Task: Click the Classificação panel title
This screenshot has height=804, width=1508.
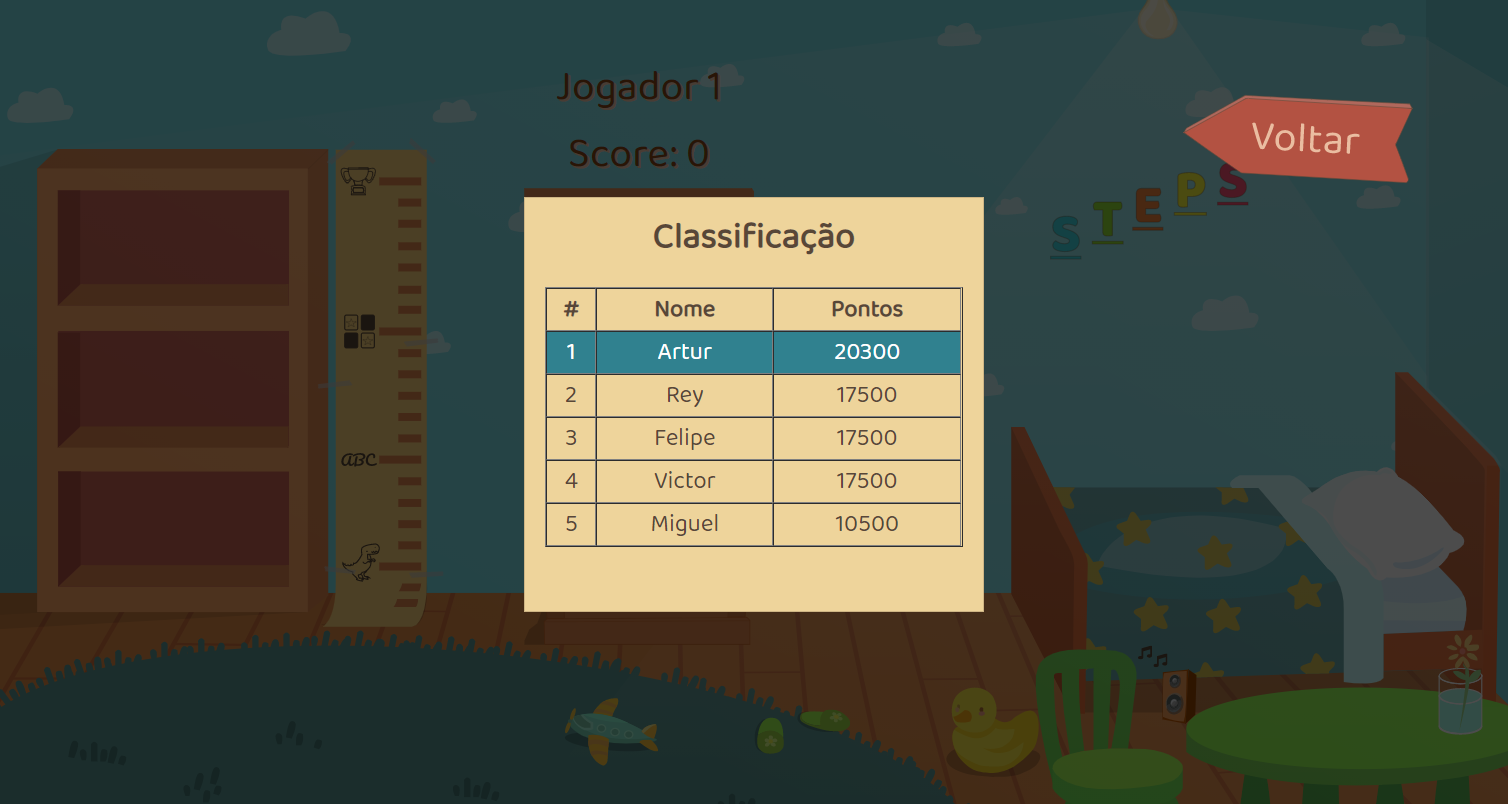Action: click(753, 236)
